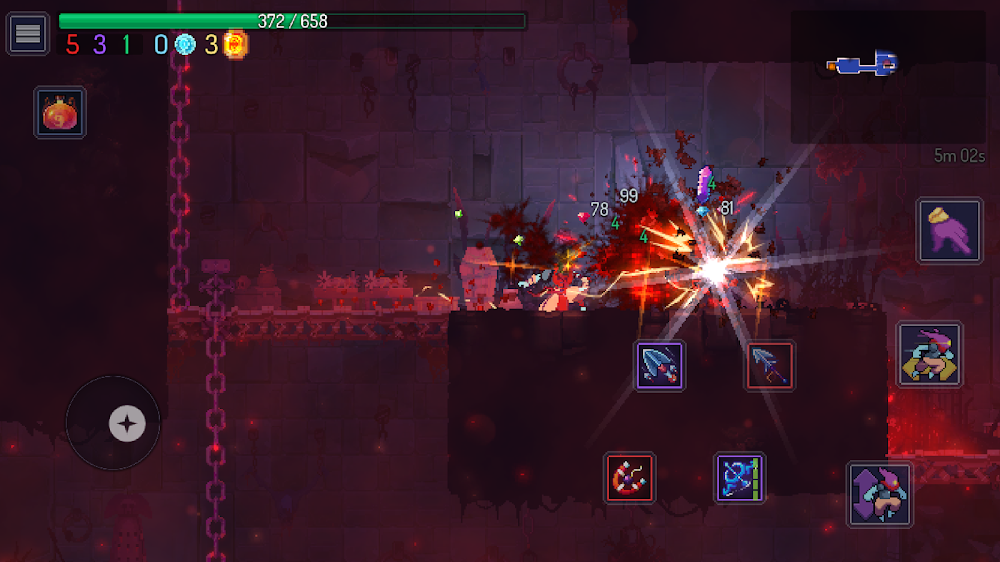
Task: Tap the jump button with purple arrows
Action: pyautogui.click(x=879, y=493)
